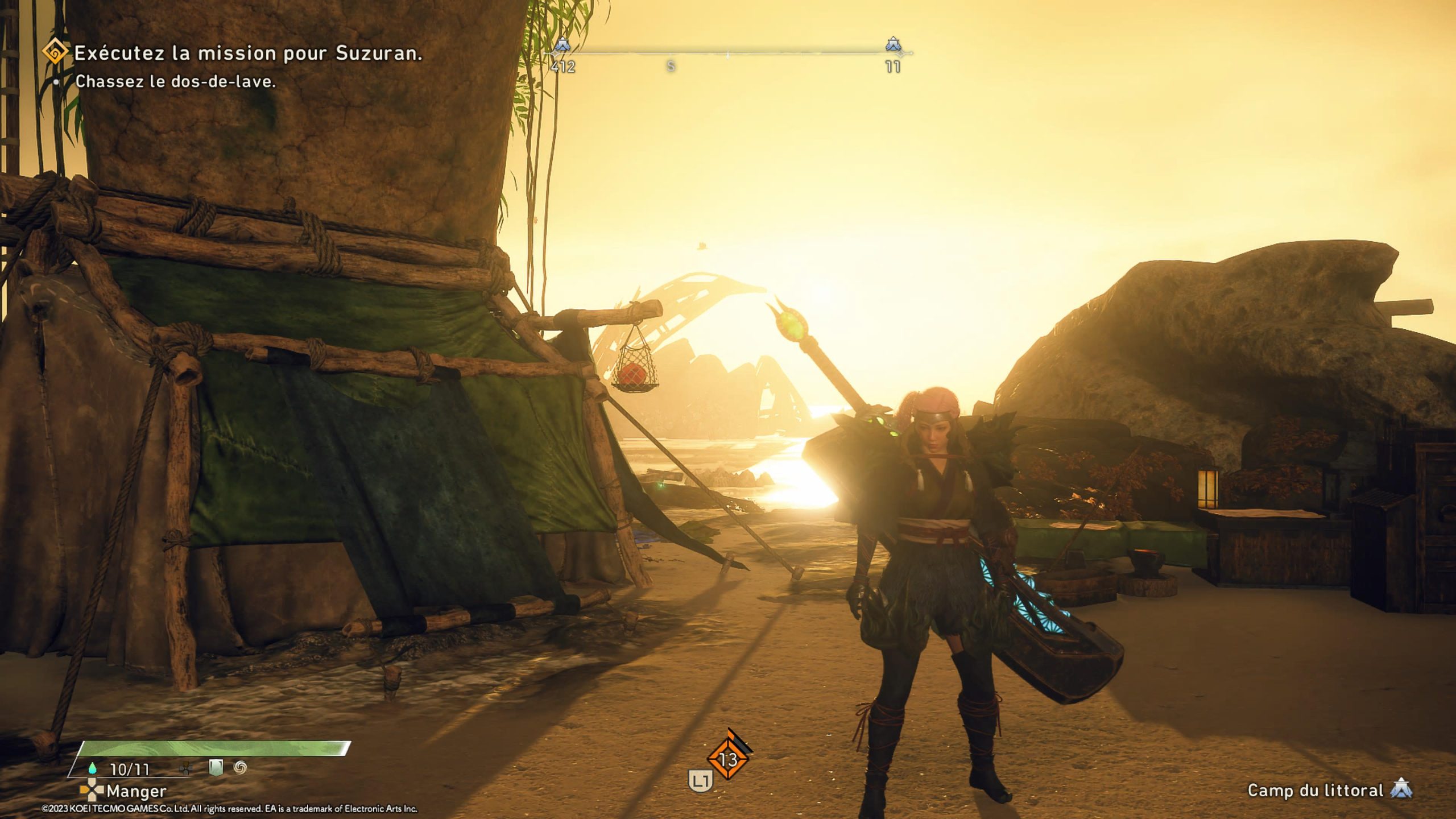Click the blue healing water droplet icon
Image resolution: width=1456 pixels, height=819 pixels.
(x=92, y=769)
